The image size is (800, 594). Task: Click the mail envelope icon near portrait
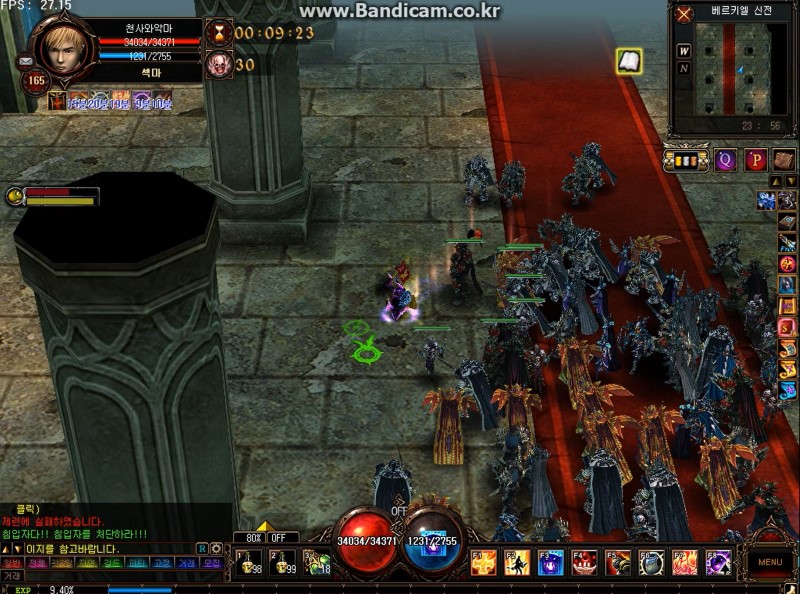click(x=25, y=61)
